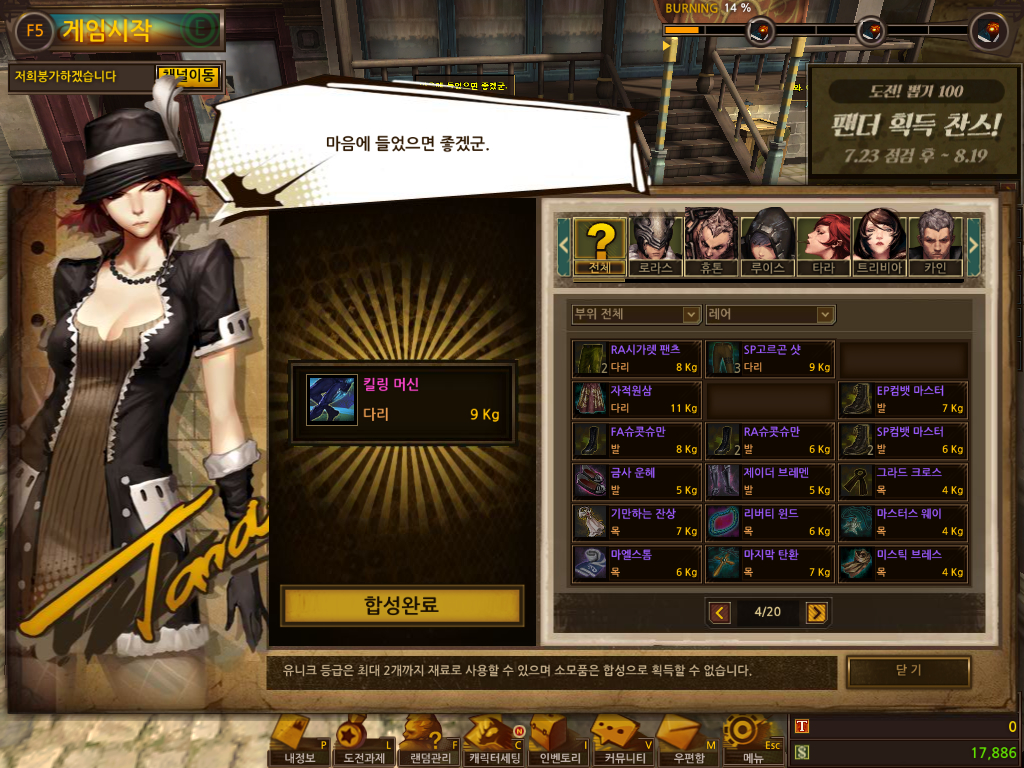Open the 레어 rarity dropdown
1024x768 pixels.
tap(769, 314)
